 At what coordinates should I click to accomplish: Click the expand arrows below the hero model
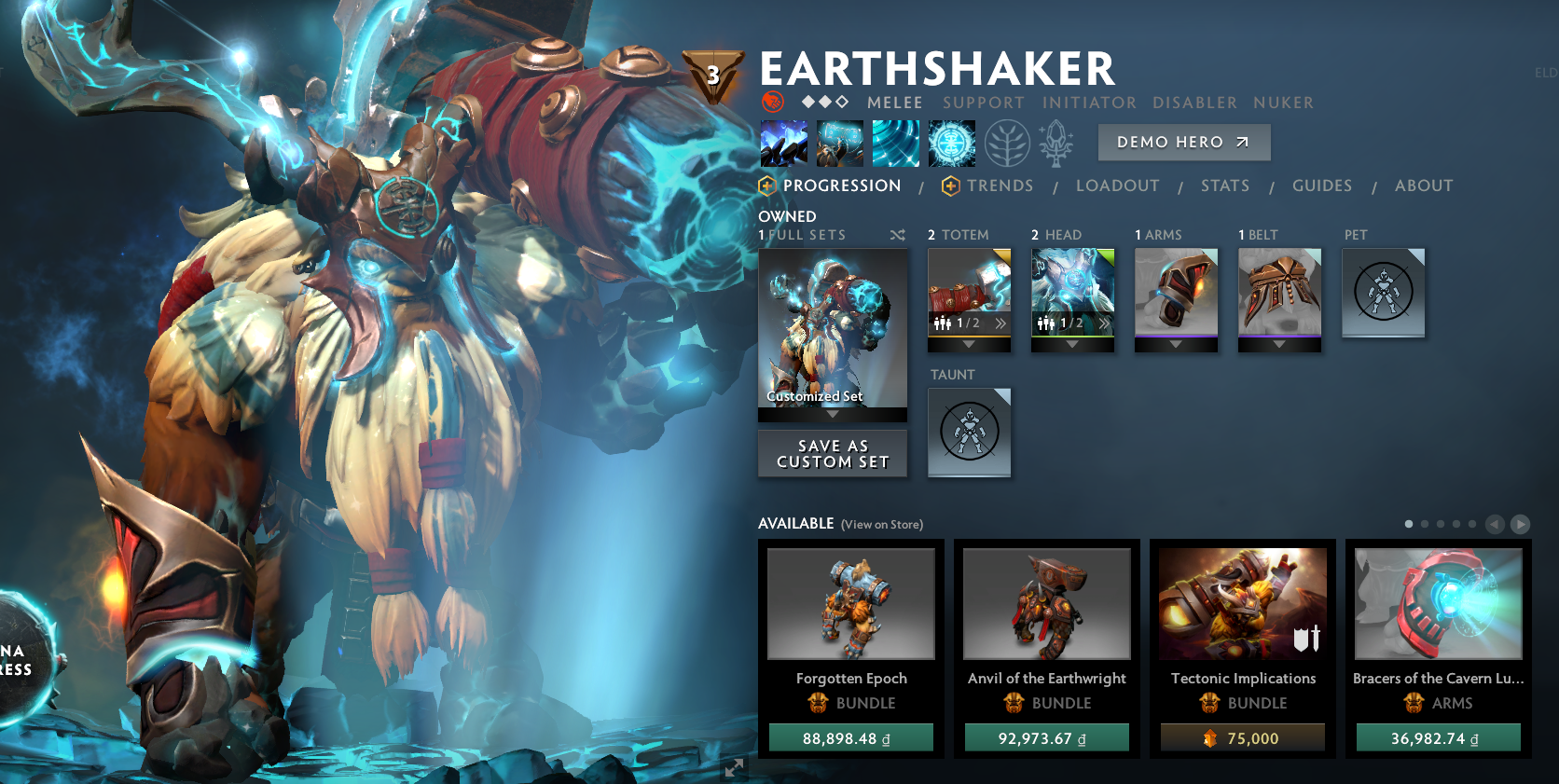point(733,769)
